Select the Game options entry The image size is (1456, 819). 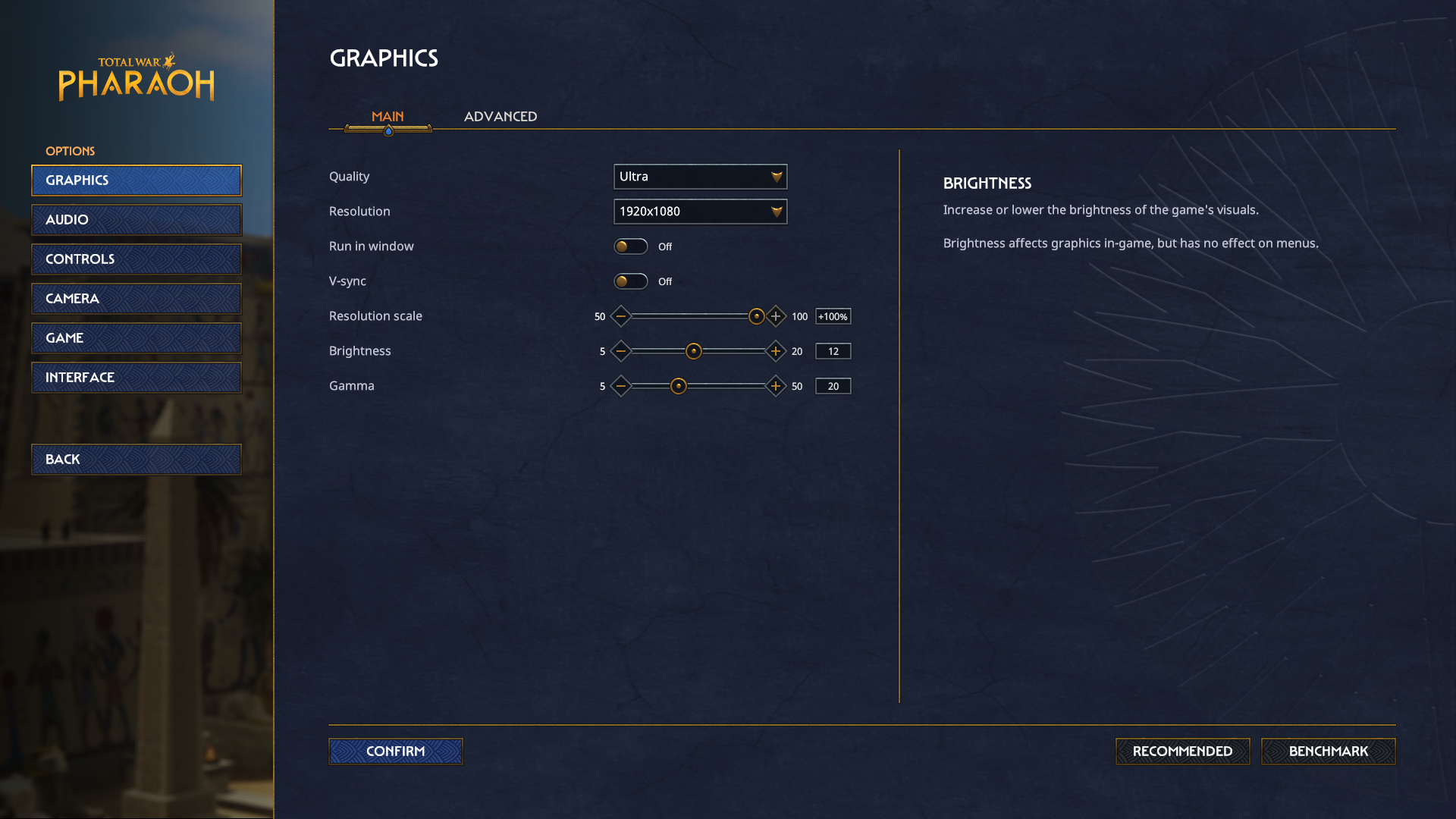point(136,338)
